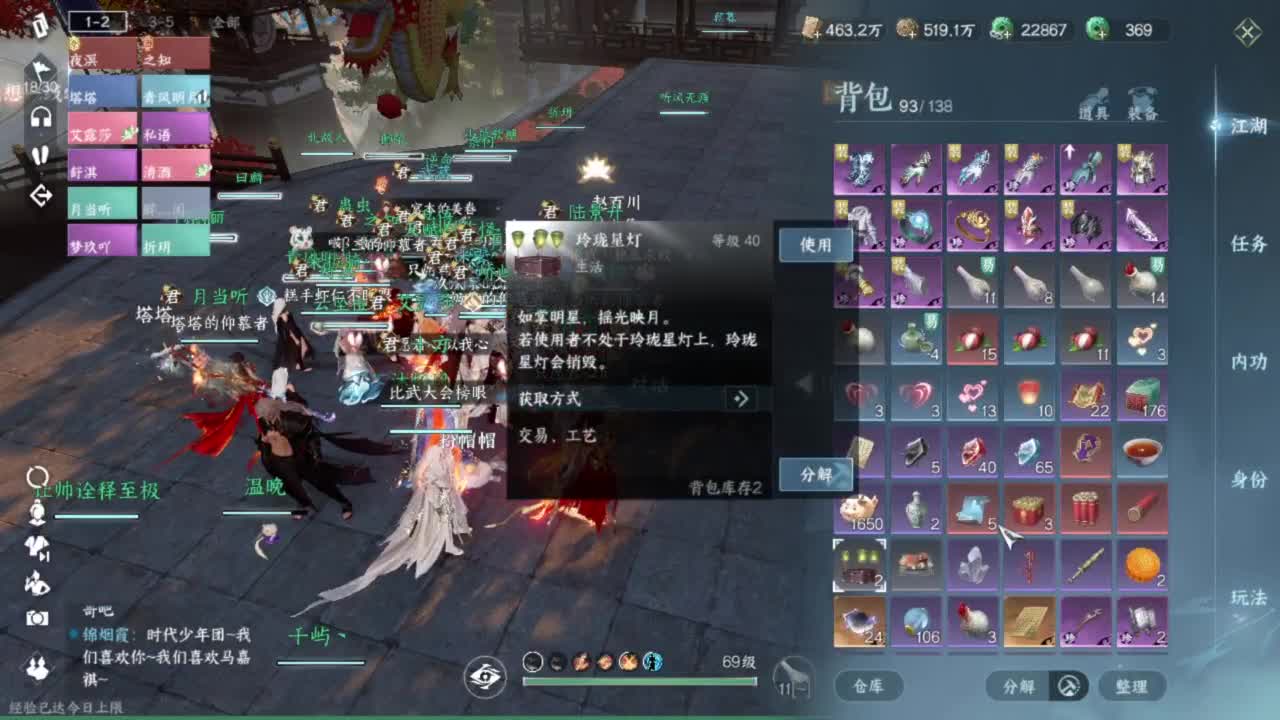The height and width of the screenshot is (720, 1280).
Task: Click the exchange arrows icon on left sidebar
Action: pyautogui.click(x=41, y=196)
